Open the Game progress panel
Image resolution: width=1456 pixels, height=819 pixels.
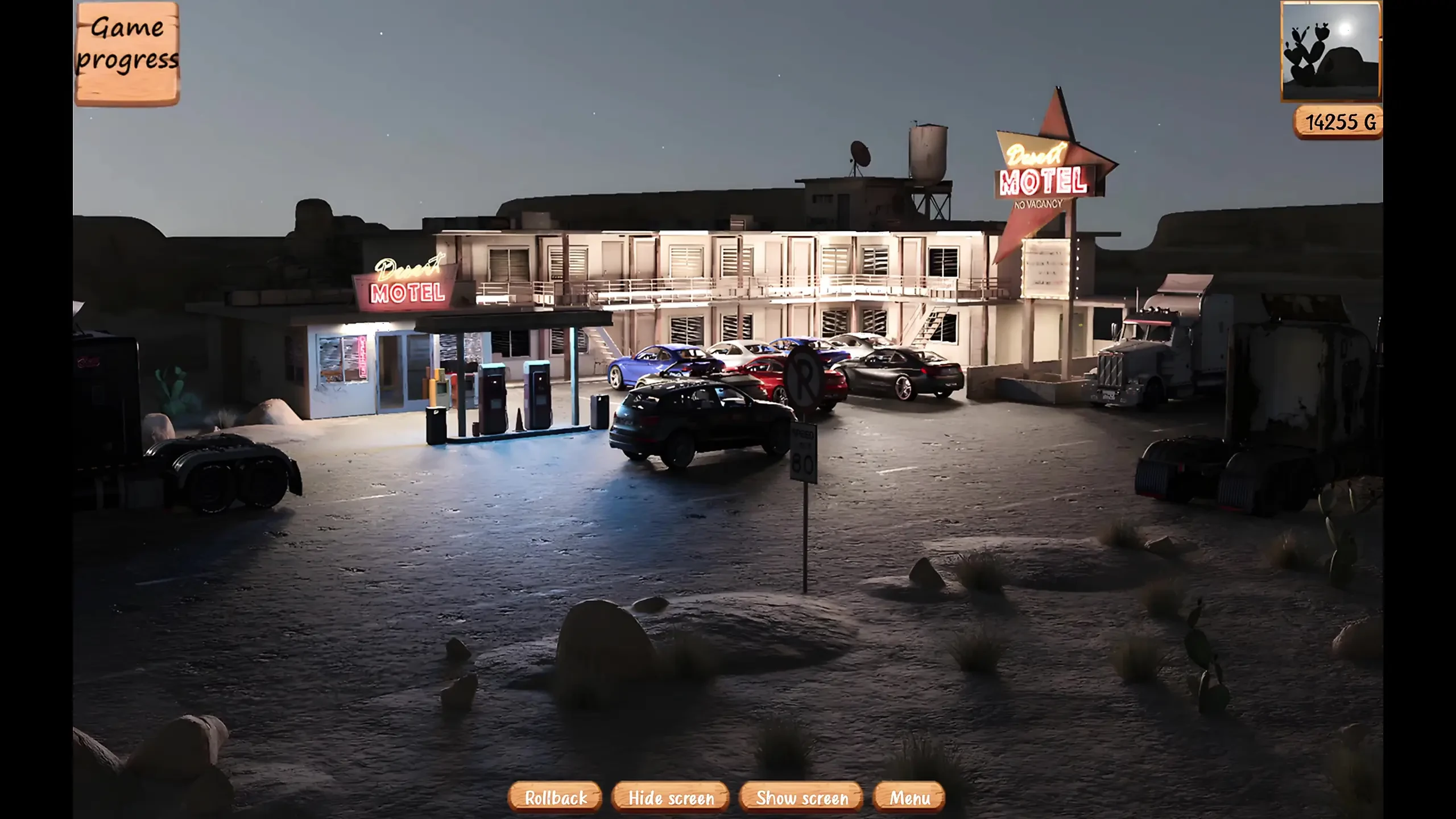(x=127, y=53)
